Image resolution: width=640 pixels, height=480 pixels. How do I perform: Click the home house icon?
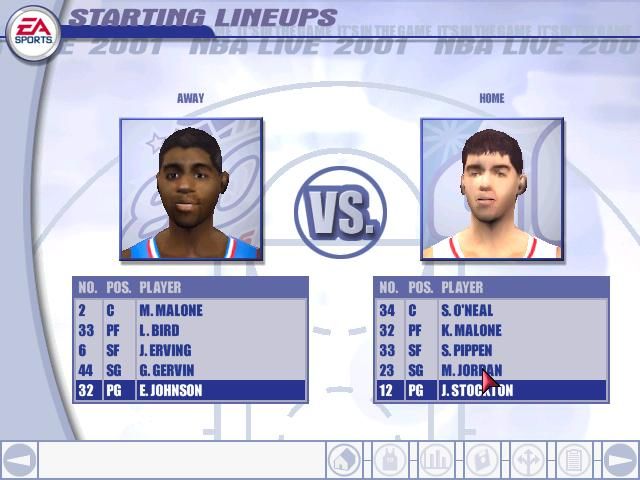pos(343,460)
